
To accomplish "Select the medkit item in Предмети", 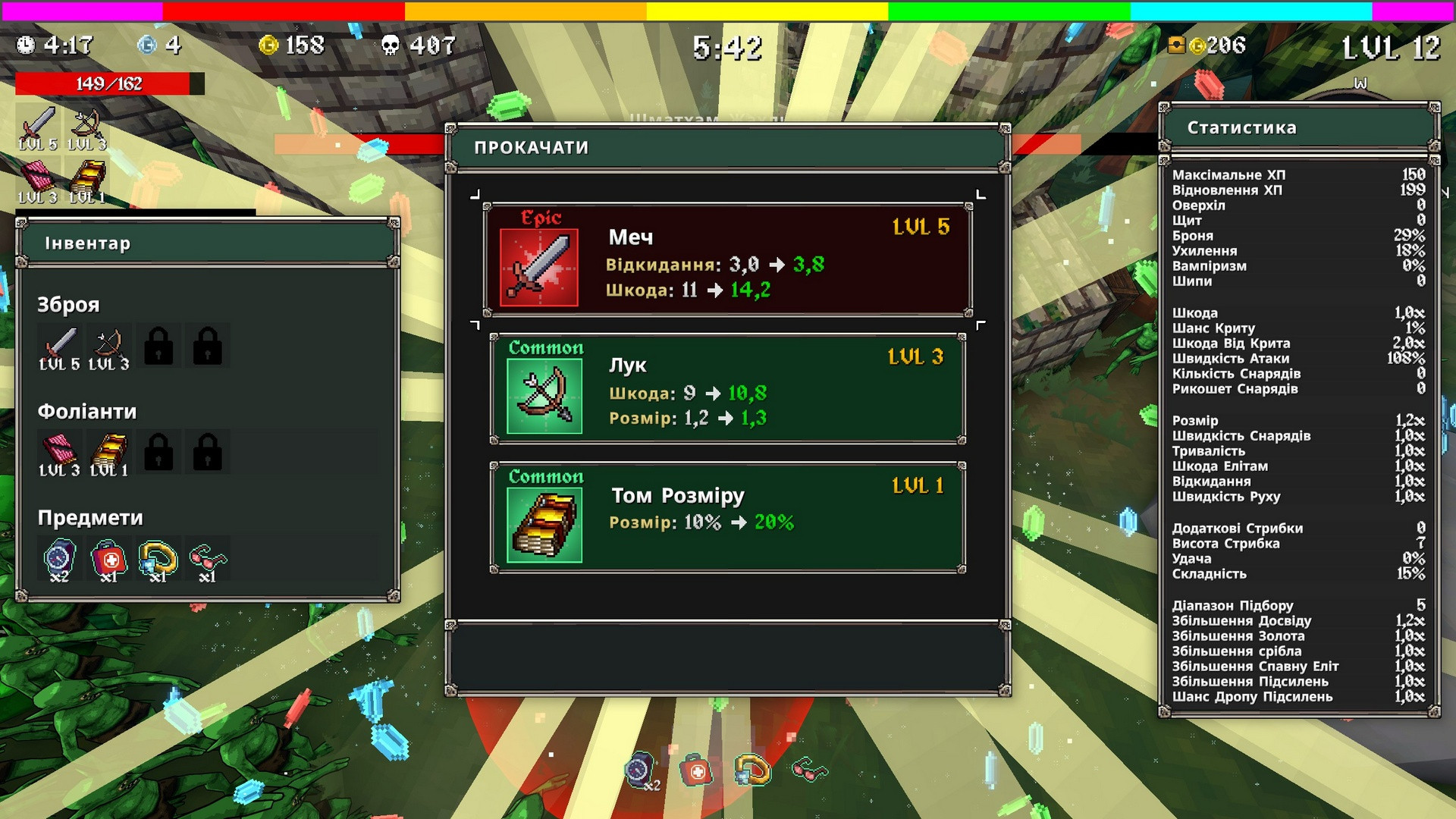I will click(109, 560).
